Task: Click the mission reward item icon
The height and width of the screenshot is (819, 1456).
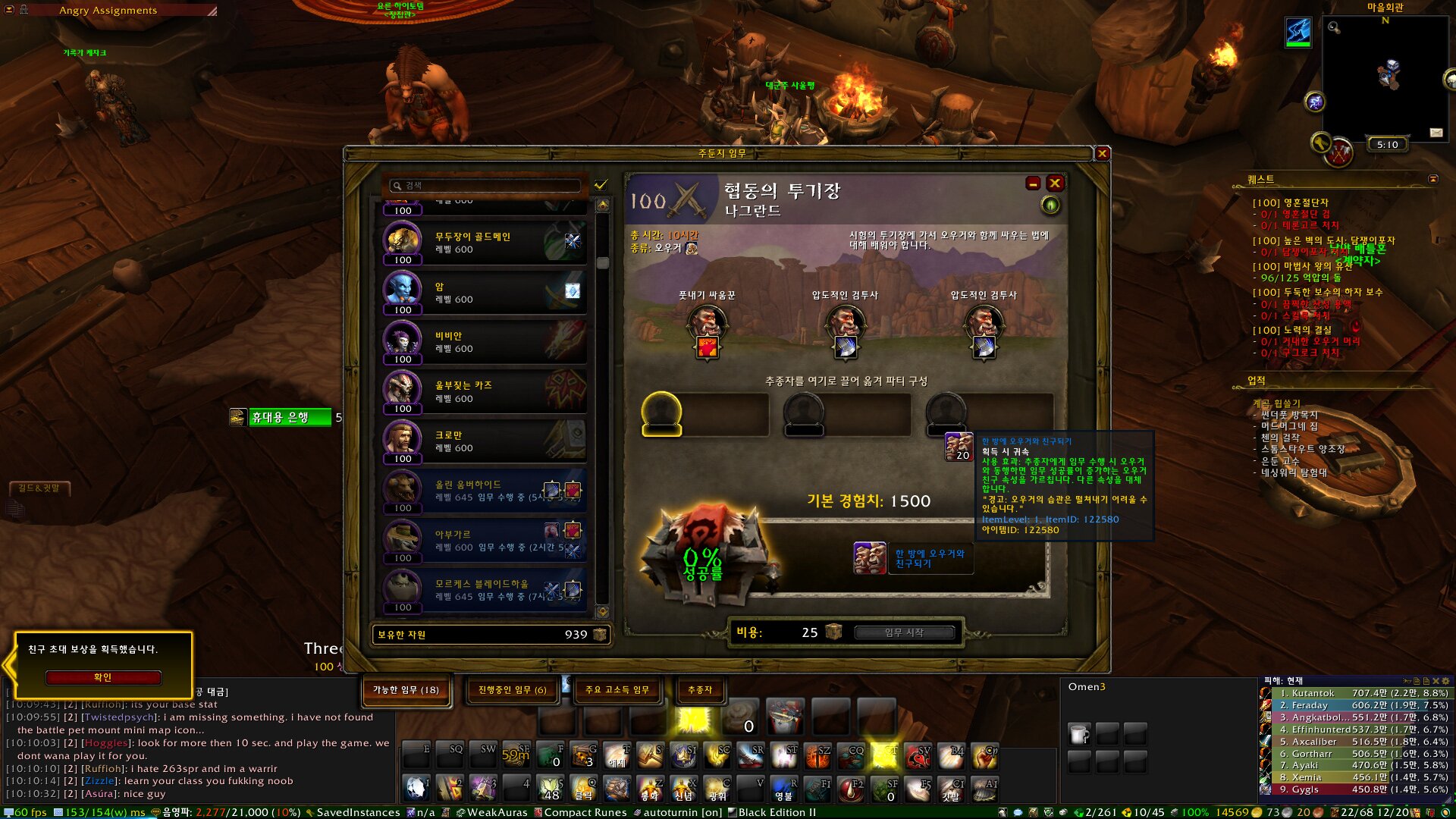Action: (x=869, y=558)
